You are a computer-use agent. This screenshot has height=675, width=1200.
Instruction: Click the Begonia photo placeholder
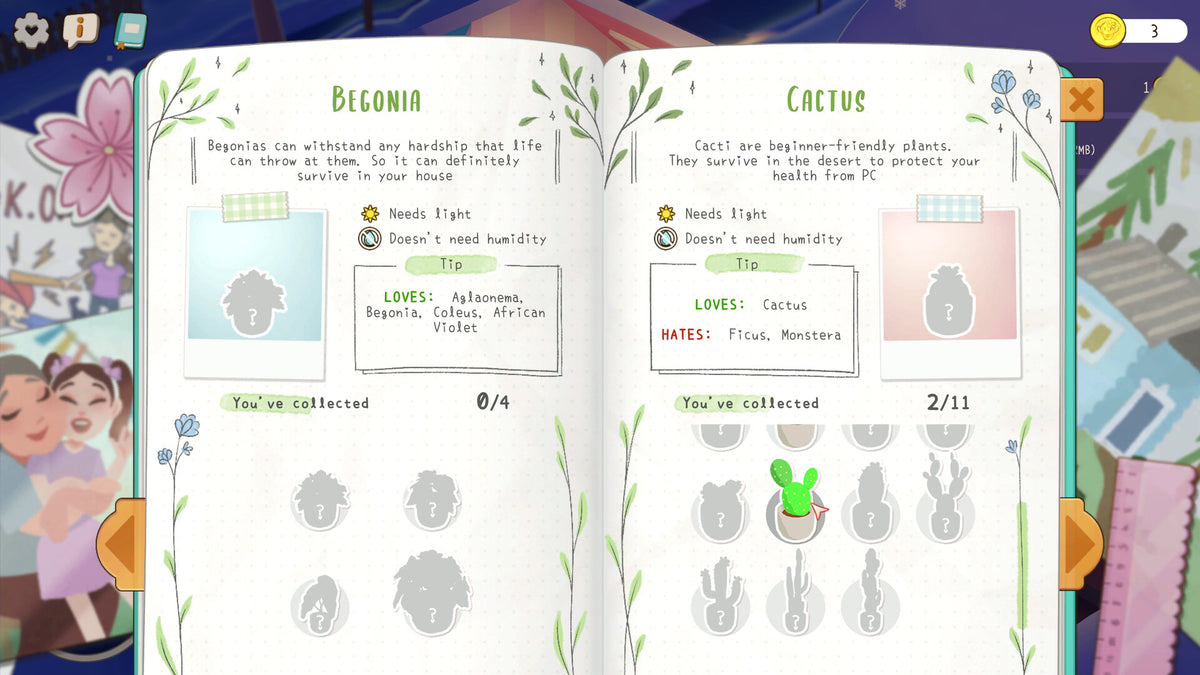pos(255,292)
